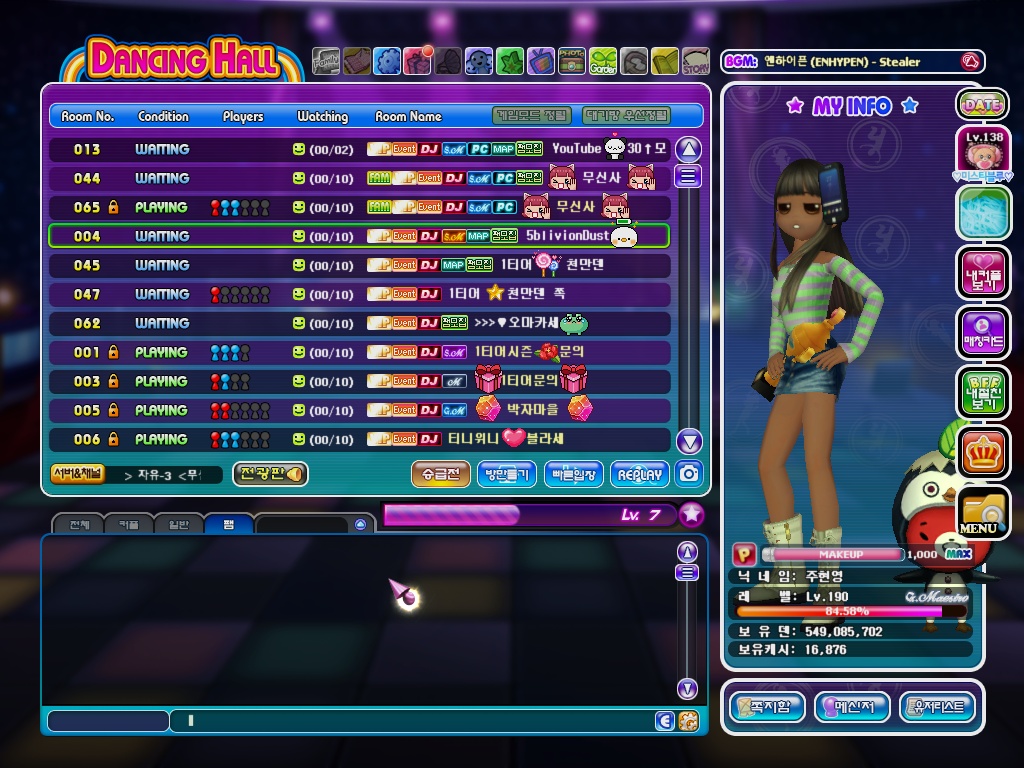Open the Garden icon in the top toolbar
Screen dimensions: 1024x768
click(603, 62)
